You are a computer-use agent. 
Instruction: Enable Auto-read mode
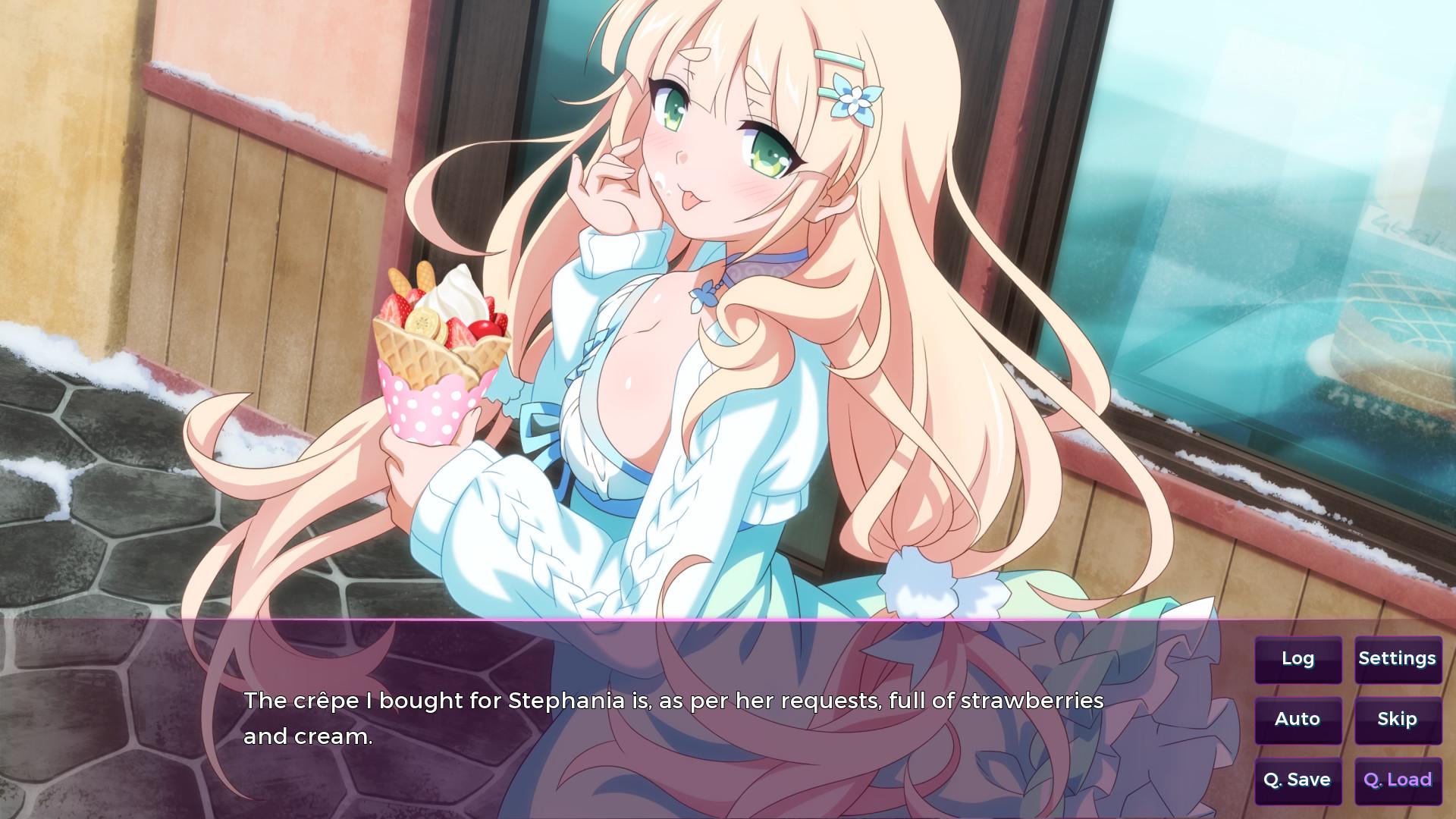(1298, 720)
